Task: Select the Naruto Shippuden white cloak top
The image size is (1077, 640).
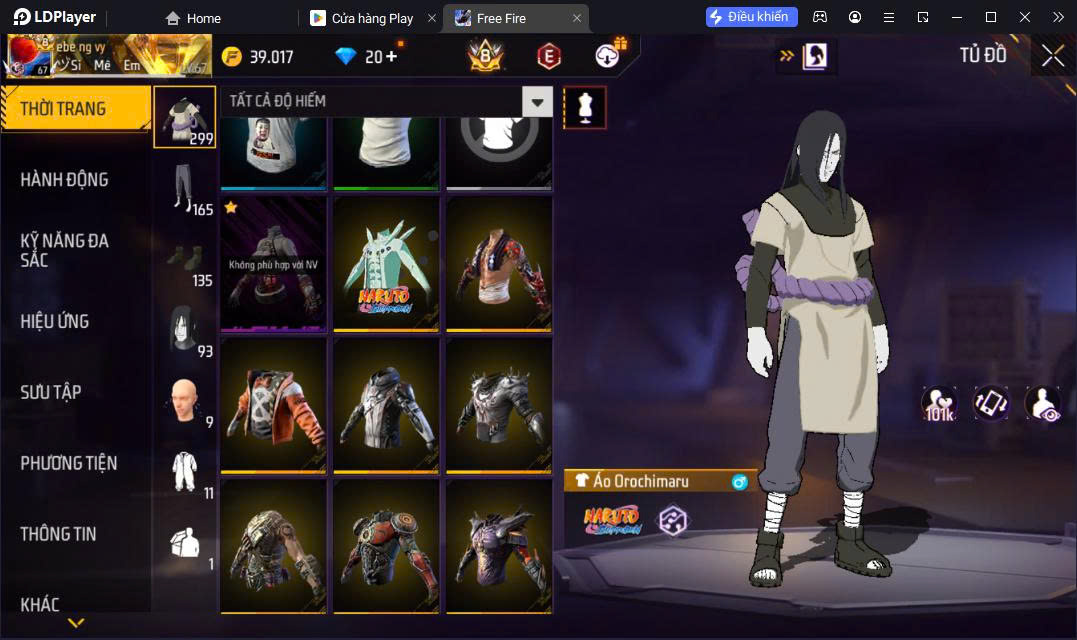Action: 386,263
